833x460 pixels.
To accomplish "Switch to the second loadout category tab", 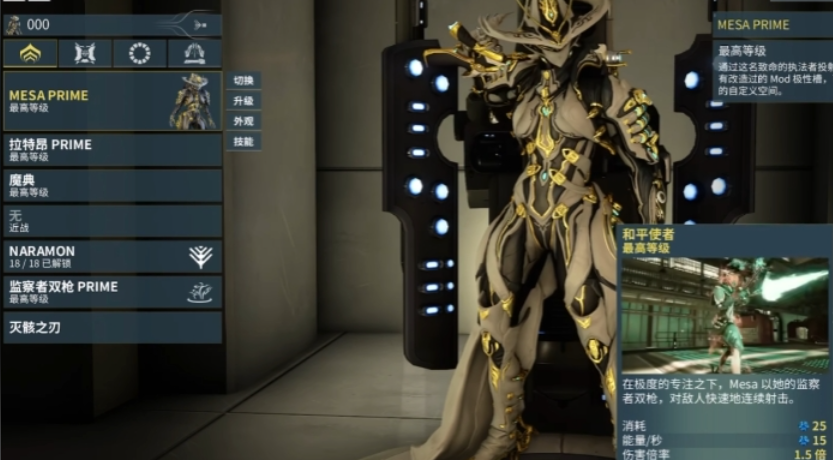I will pyautogui.click(x=85, y=53).
